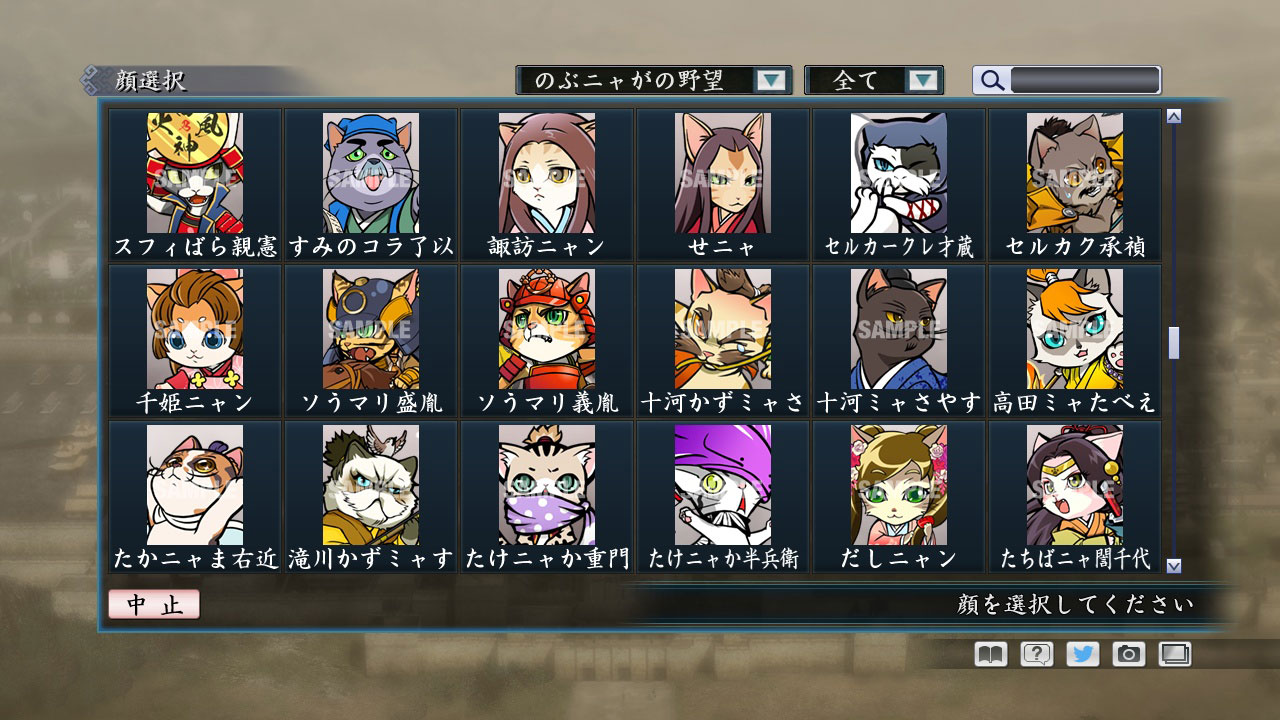Viewport: 1280px width, 720px height.
Task: Click inside the search text field
Action: coord(1085,80)
